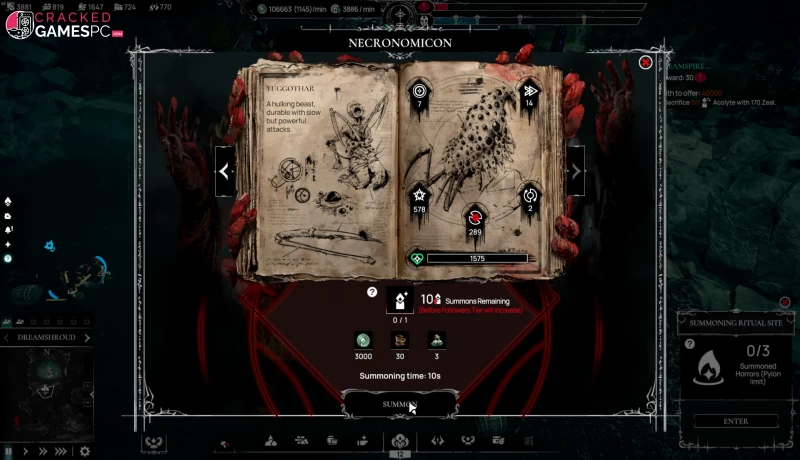Screen dimensions: 800x460
Task: Set the fastest game speed
Action: point(60,451)
